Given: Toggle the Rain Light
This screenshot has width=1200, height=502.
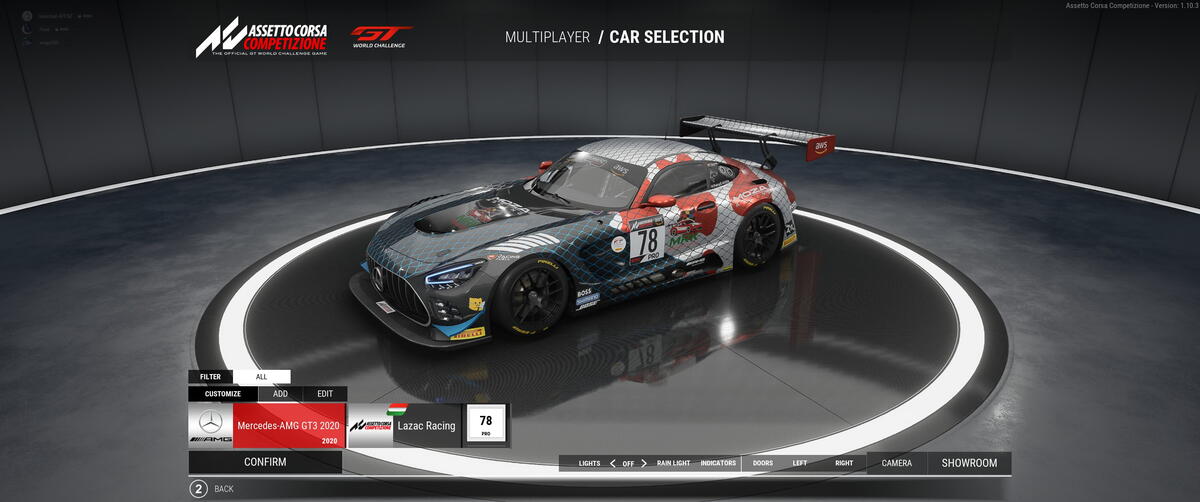Looking at the screenshot, I should click(673, 463).
